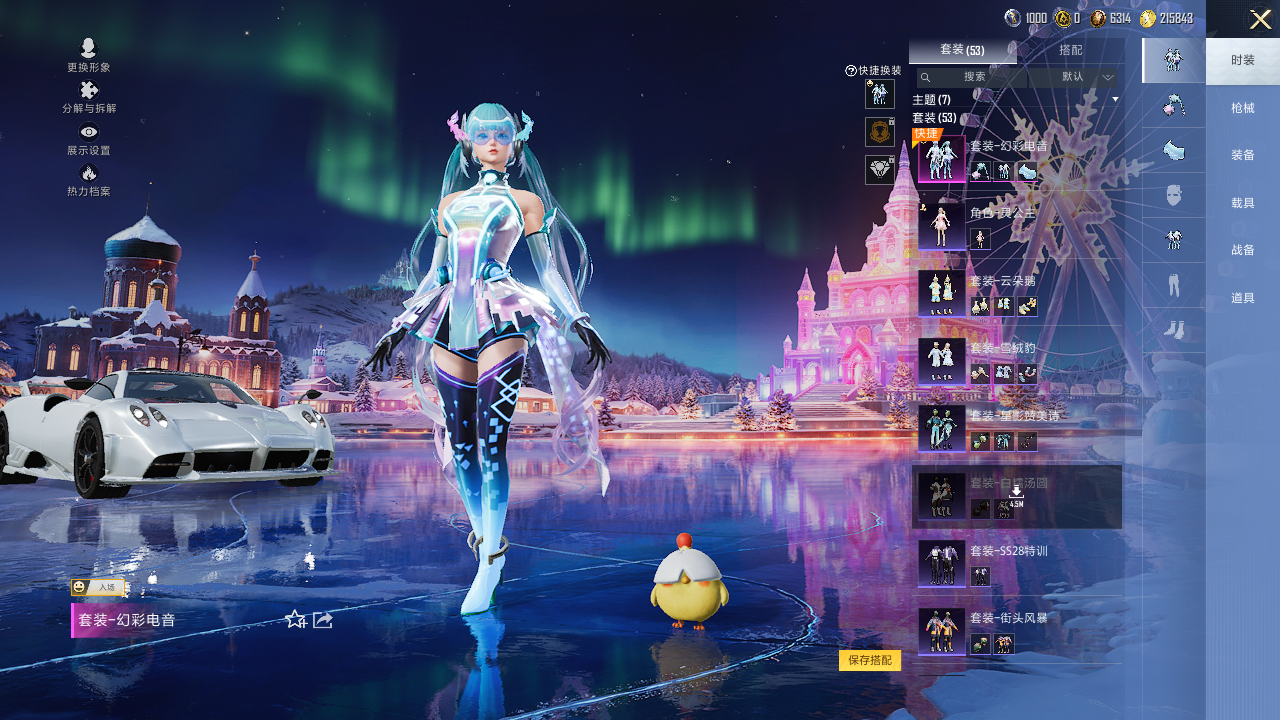Collapse the 主题 (7) section arrow

[1115, 99]
